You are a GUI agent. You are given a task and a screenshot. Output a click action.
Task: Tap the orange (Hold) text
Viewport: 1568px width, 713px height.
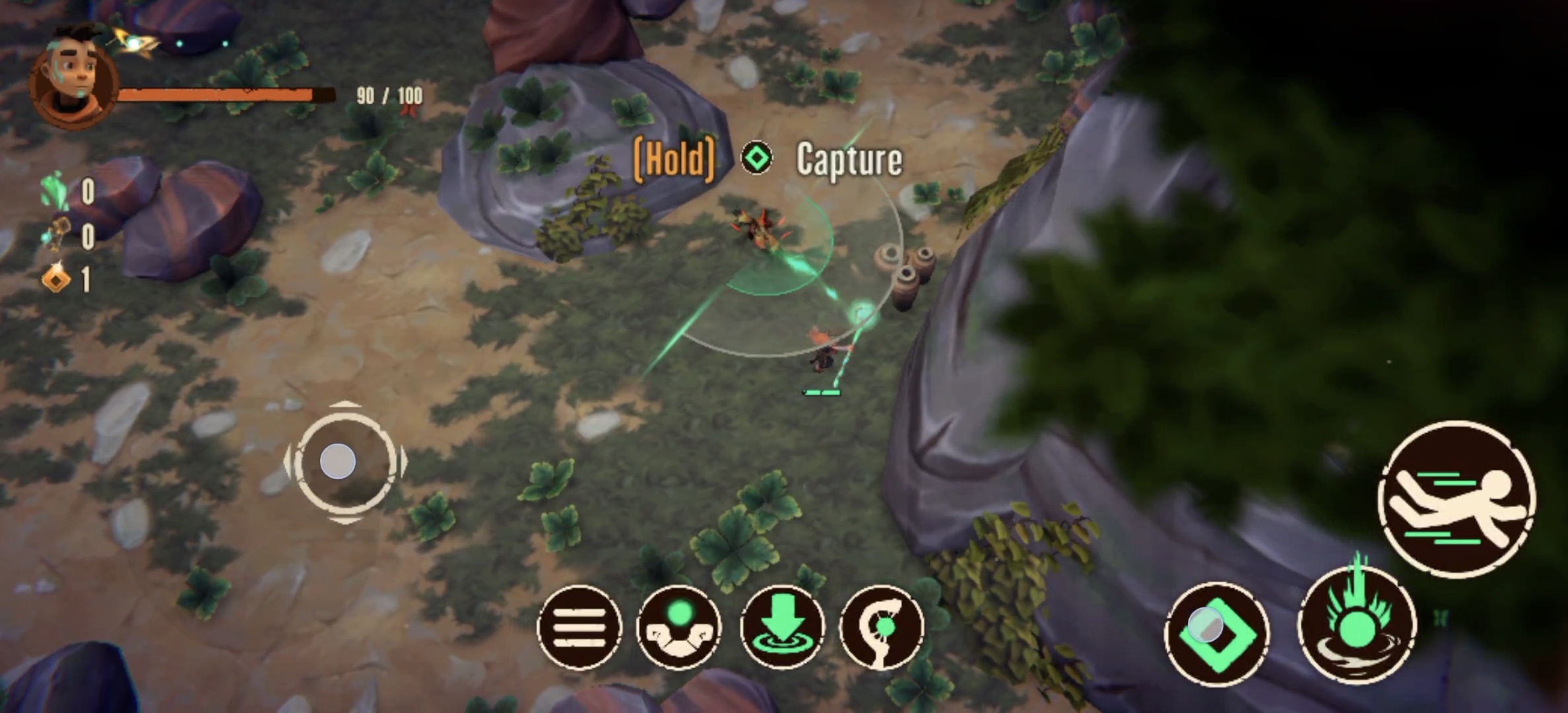(x=674, y=158)
